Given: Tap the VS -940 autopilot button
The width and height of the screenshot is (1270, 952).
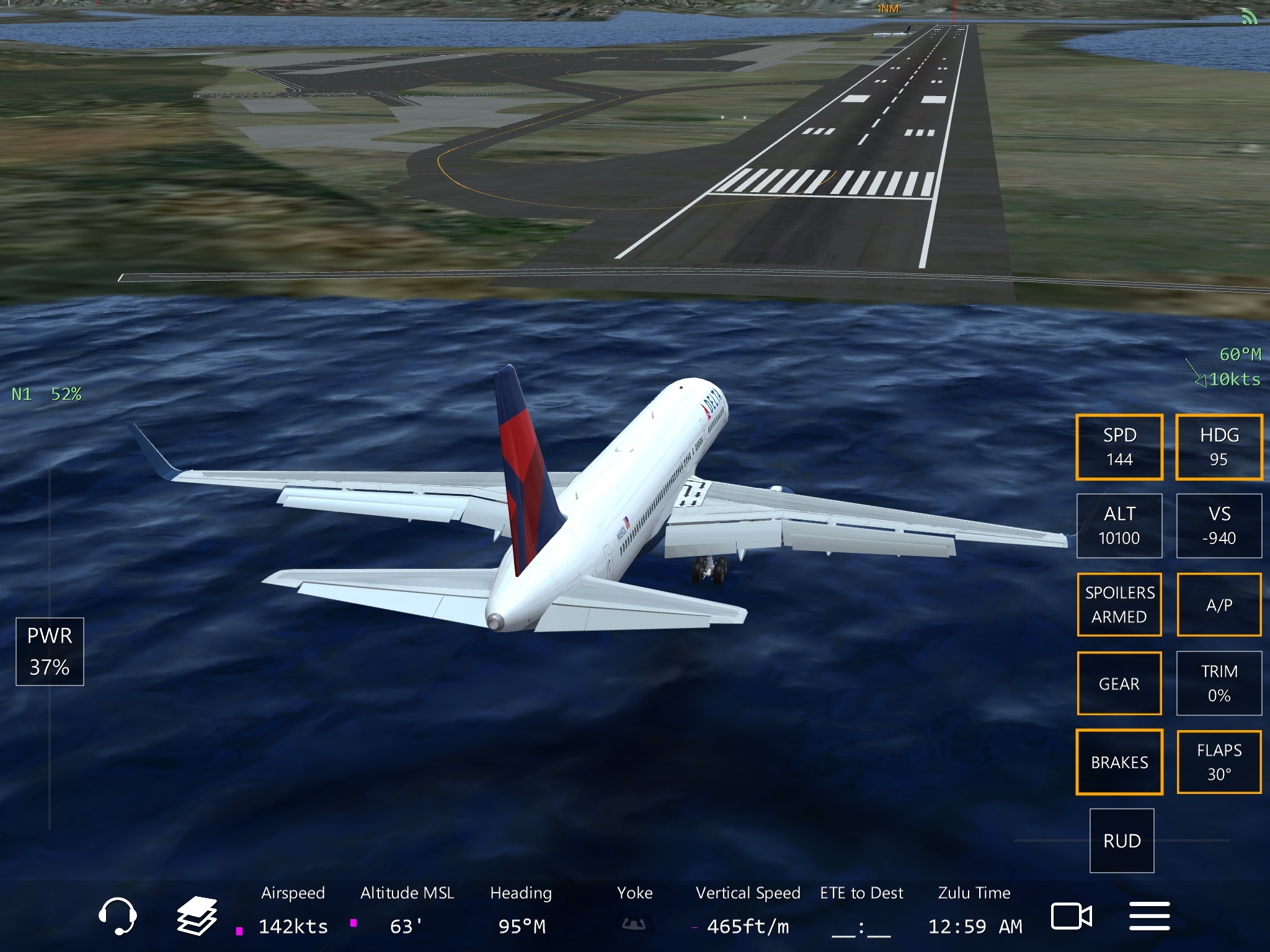Looking at the screenshot, I should (x=1219, y=526).
